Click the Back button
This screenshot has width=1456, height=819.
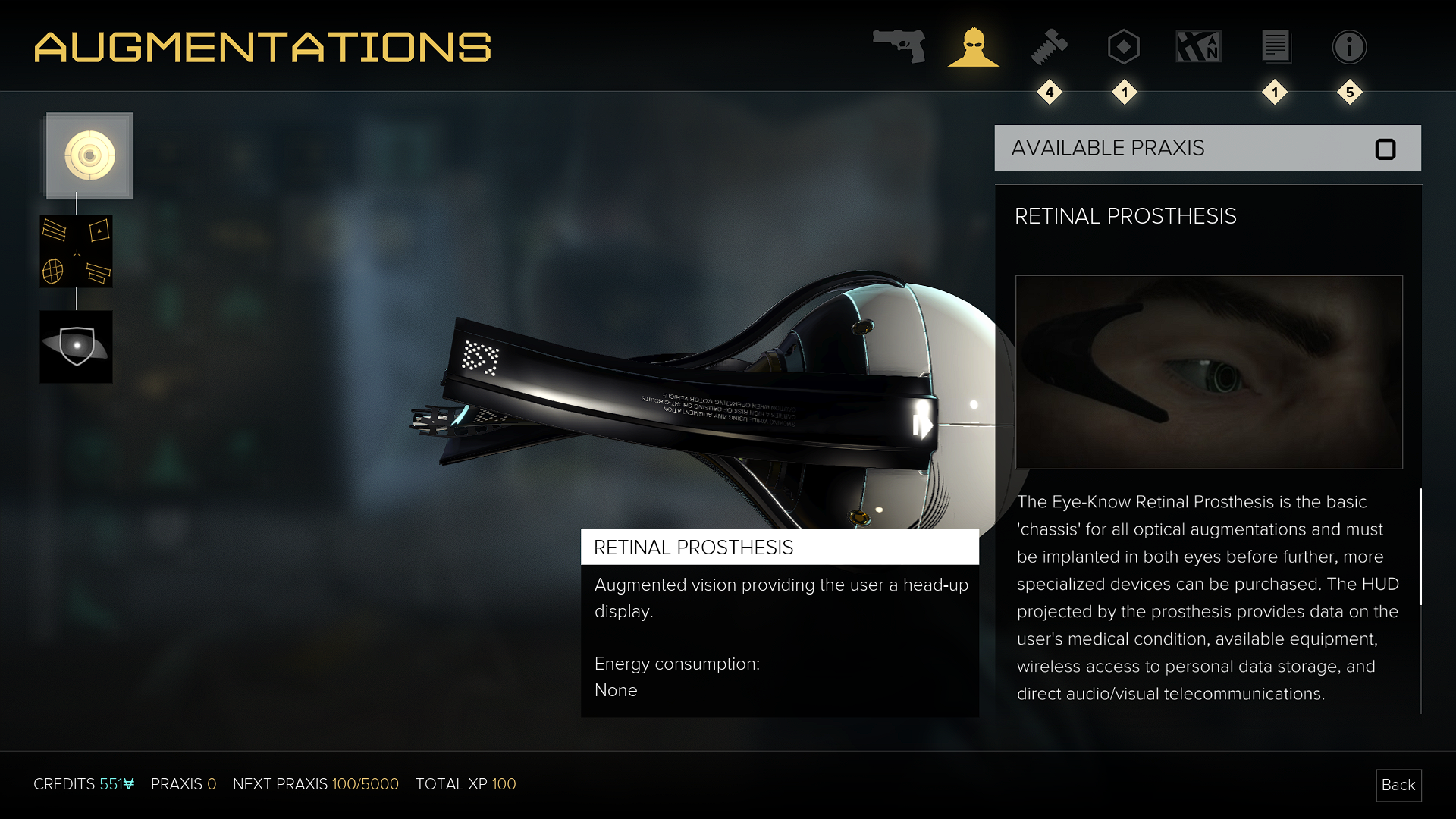tap(1398, 785)
